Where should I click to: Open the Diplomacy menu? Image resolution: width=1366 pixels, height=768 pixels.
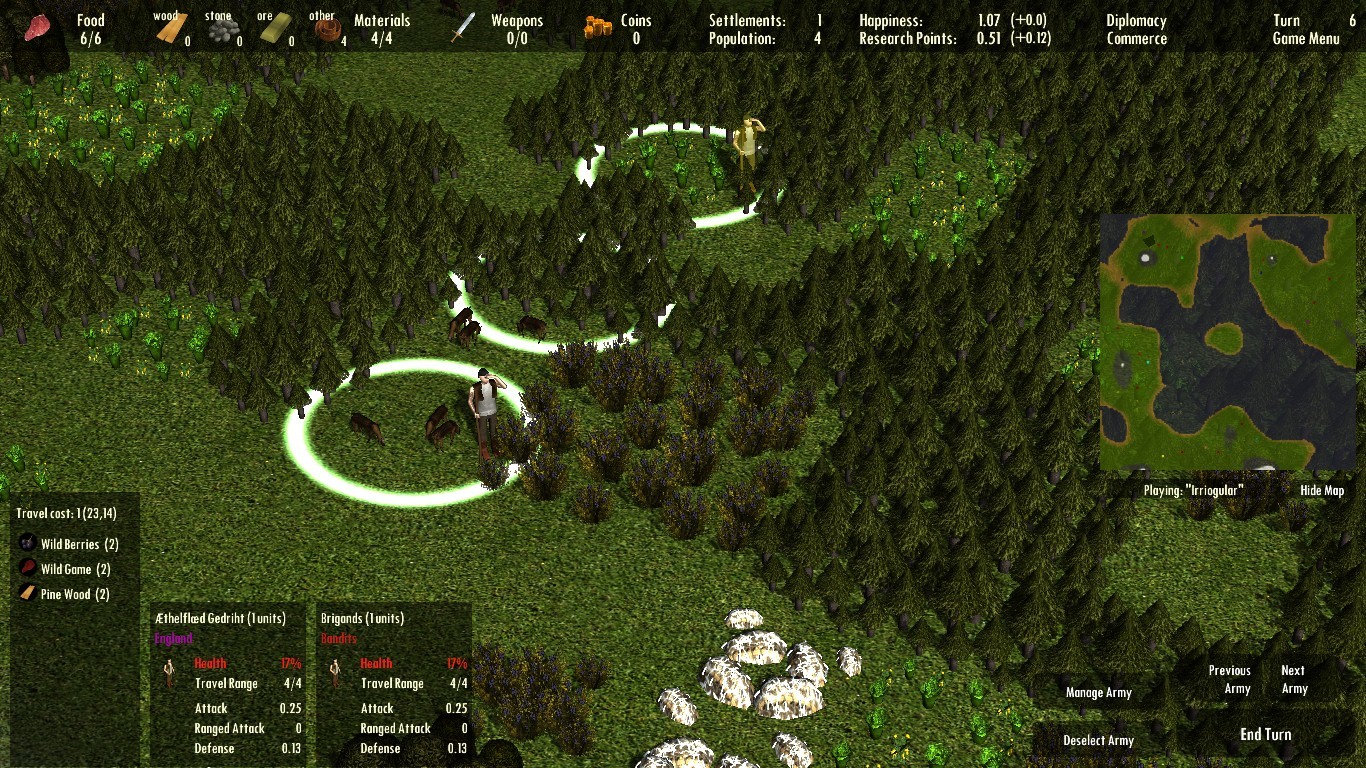(1135, 19)
